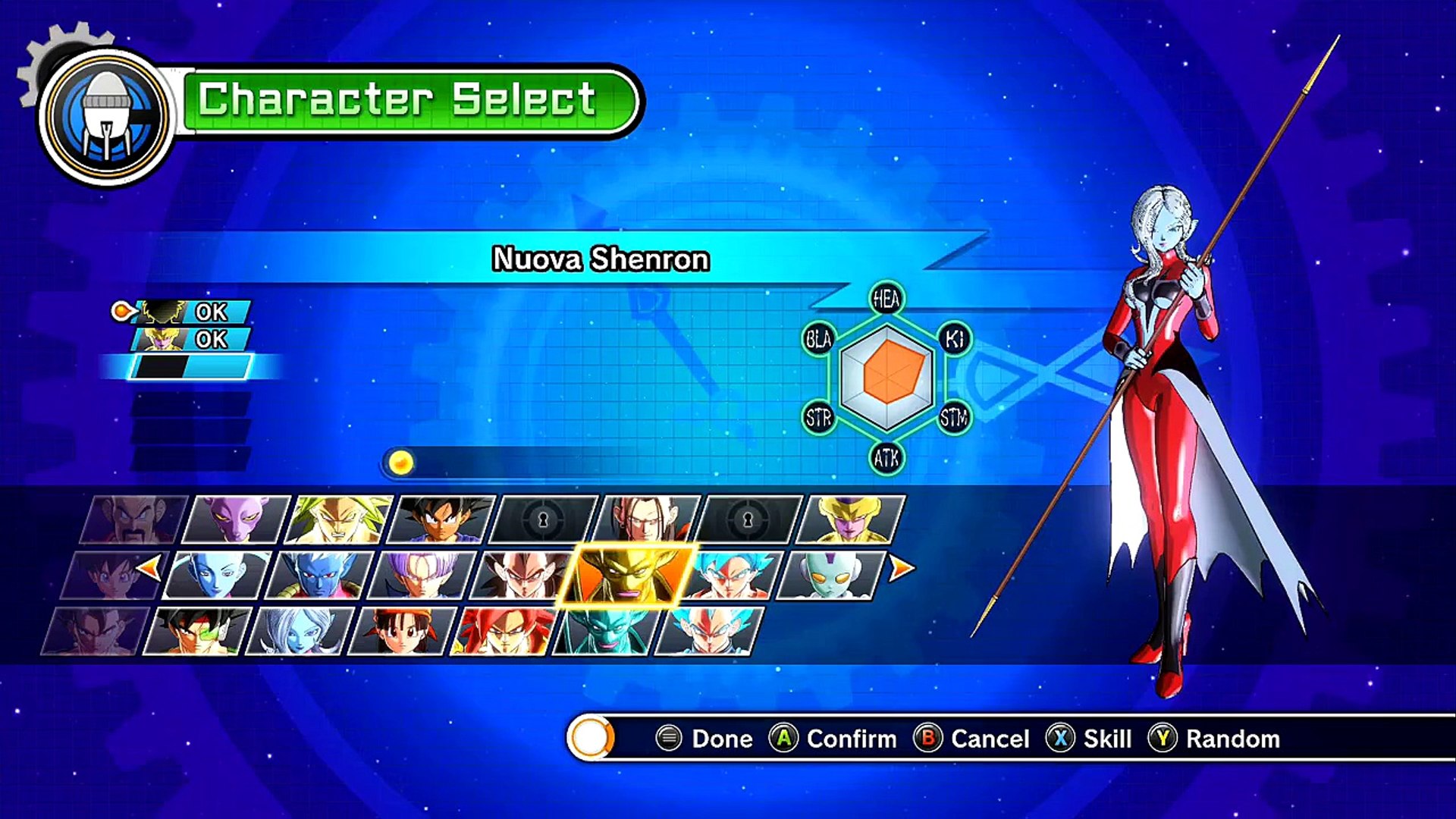Image resolution: width=1456 pixels, height=819 pixels.
Task: Choose the Broly portrait
Action: click(339, 519)
